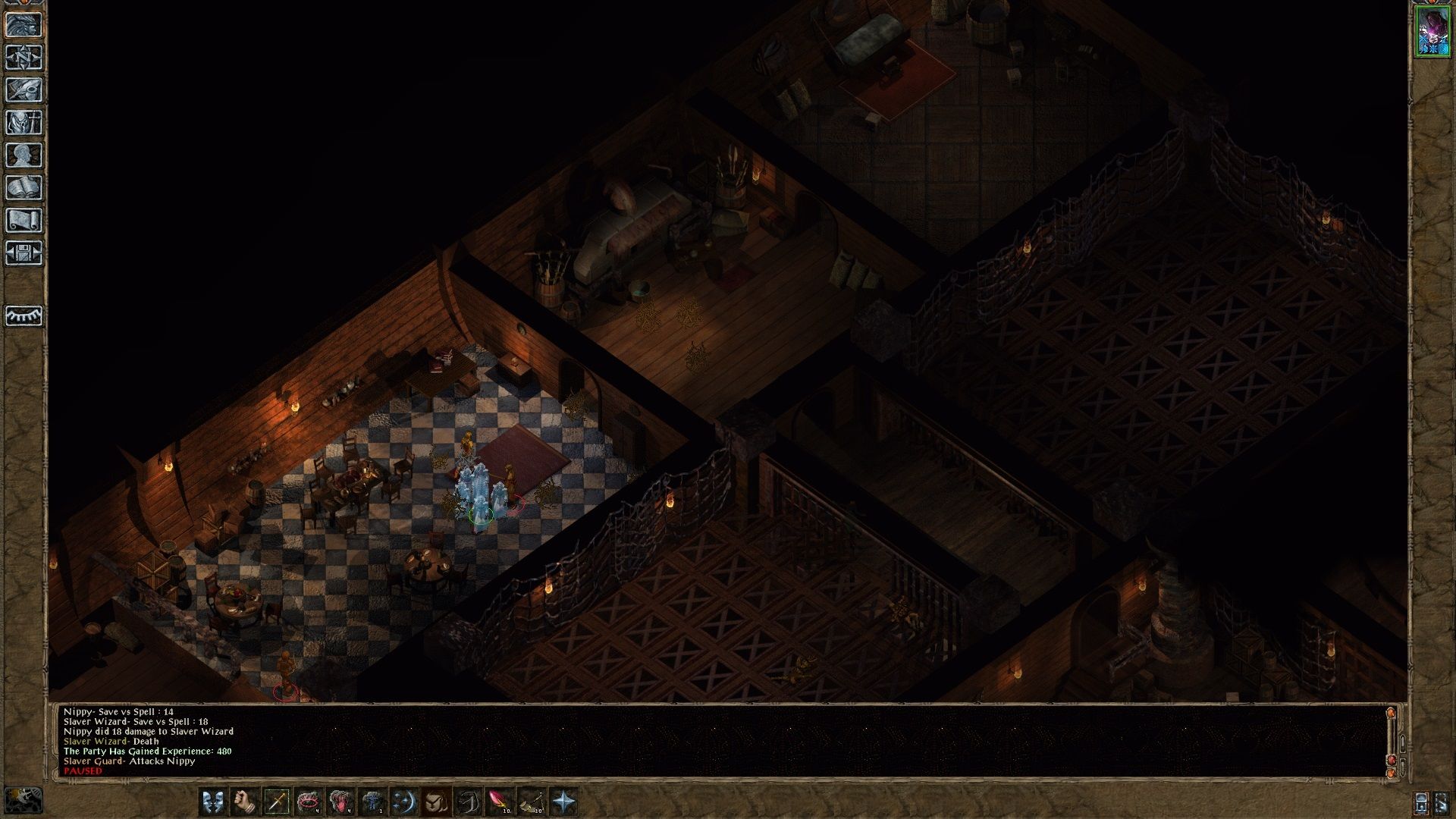Open the character record silhouette button

click(24, 155)
